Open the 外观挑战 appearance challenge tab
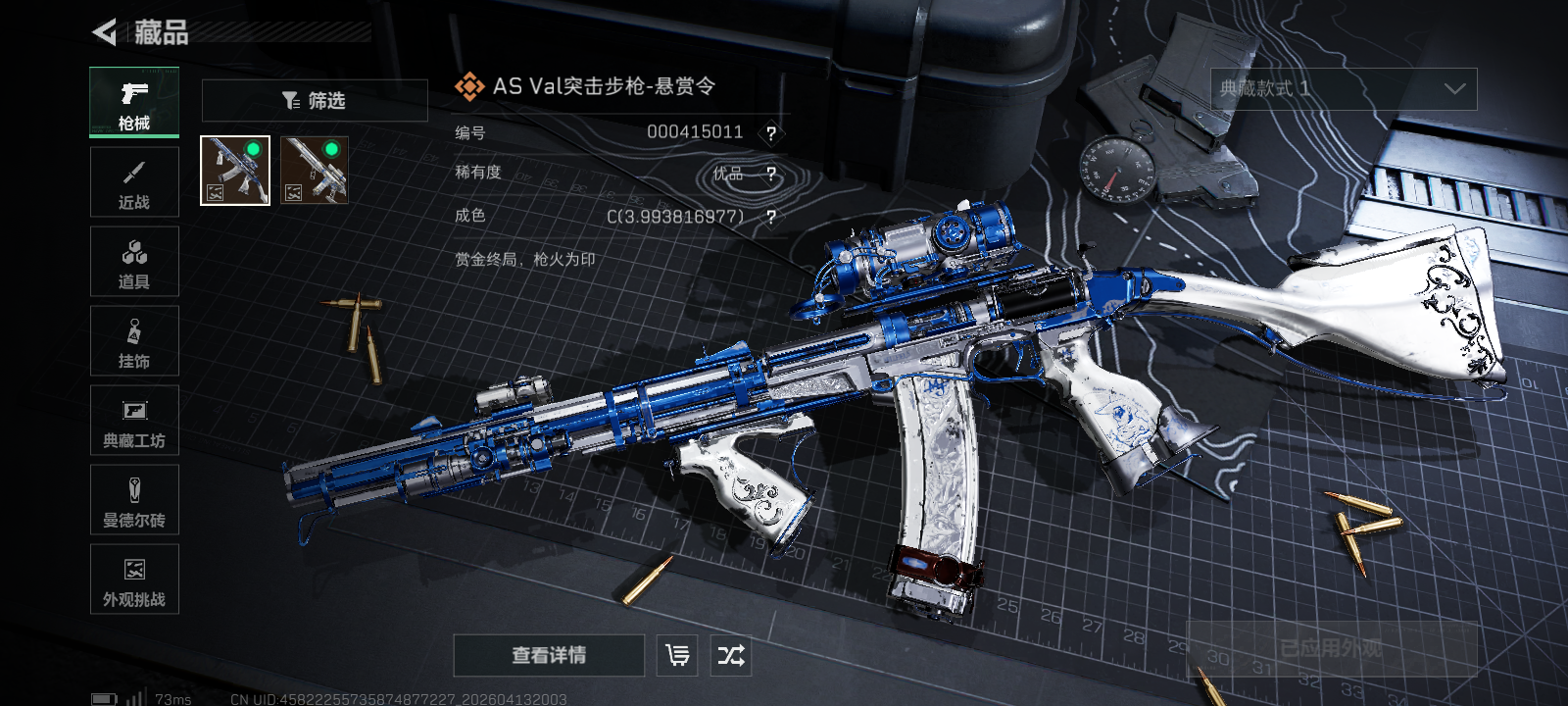Image resolution: width=1568 pixels, height=706 pixels. point(134,580)
